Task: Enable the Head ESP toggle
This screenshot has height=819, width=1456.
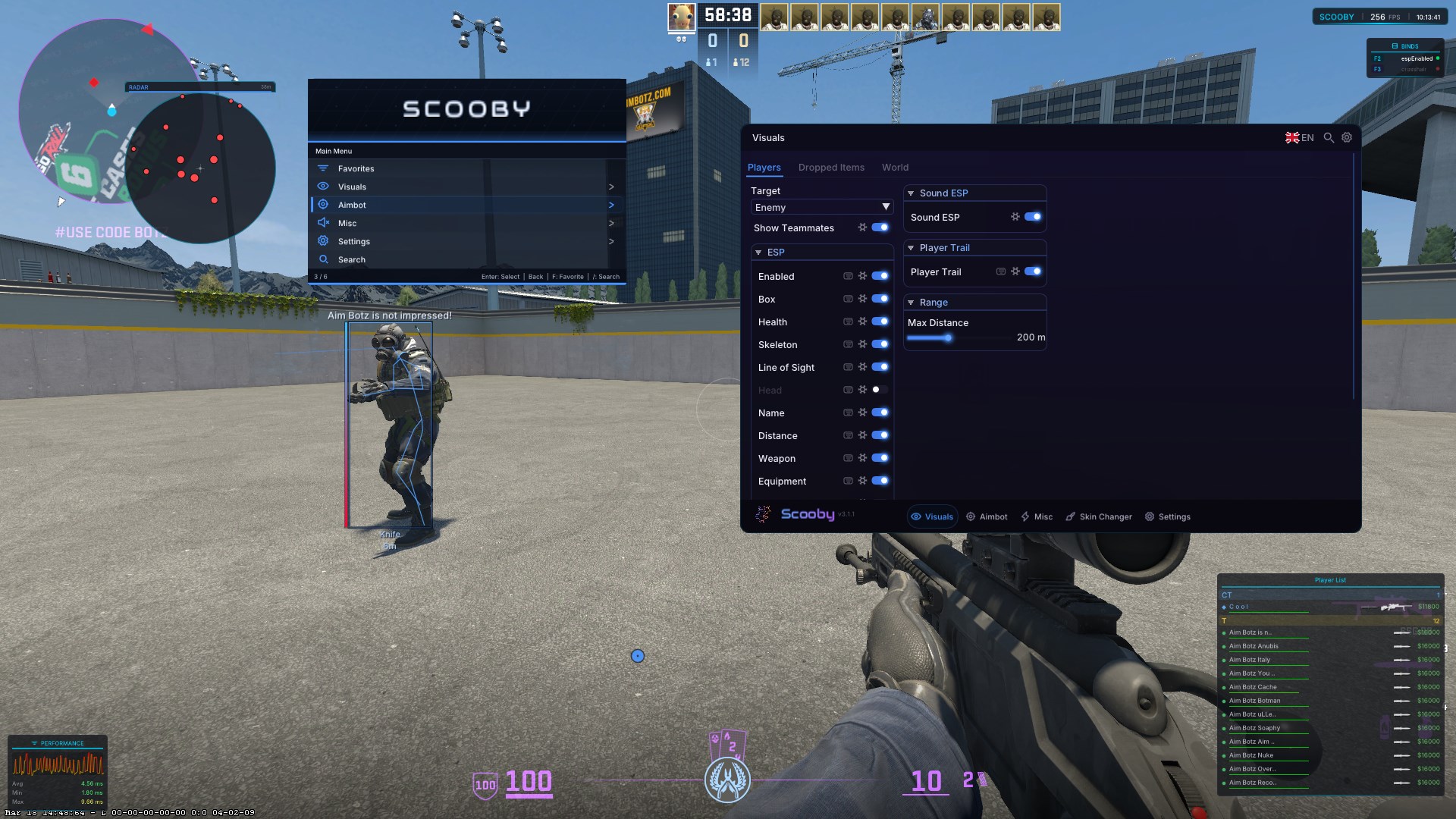Action: [x=877, y=390]
